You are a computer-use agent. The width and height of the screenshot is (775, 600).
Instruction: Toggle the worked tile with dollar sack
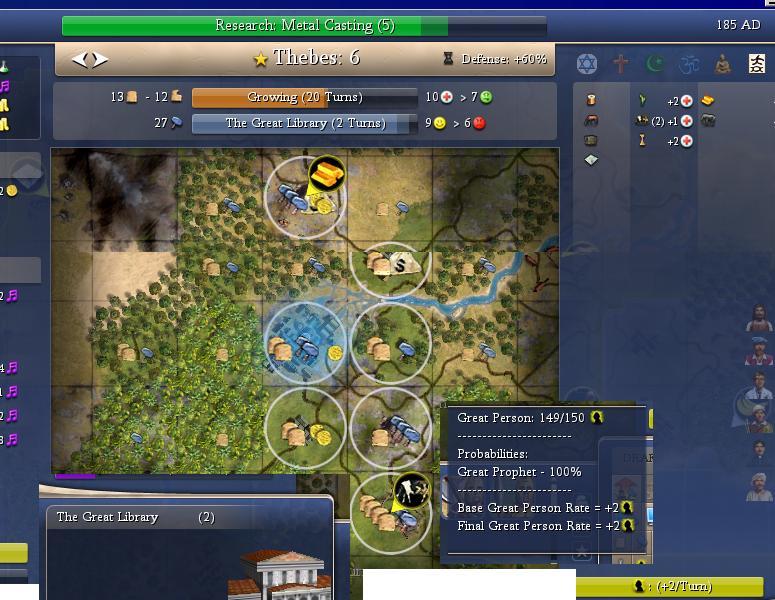392,265
